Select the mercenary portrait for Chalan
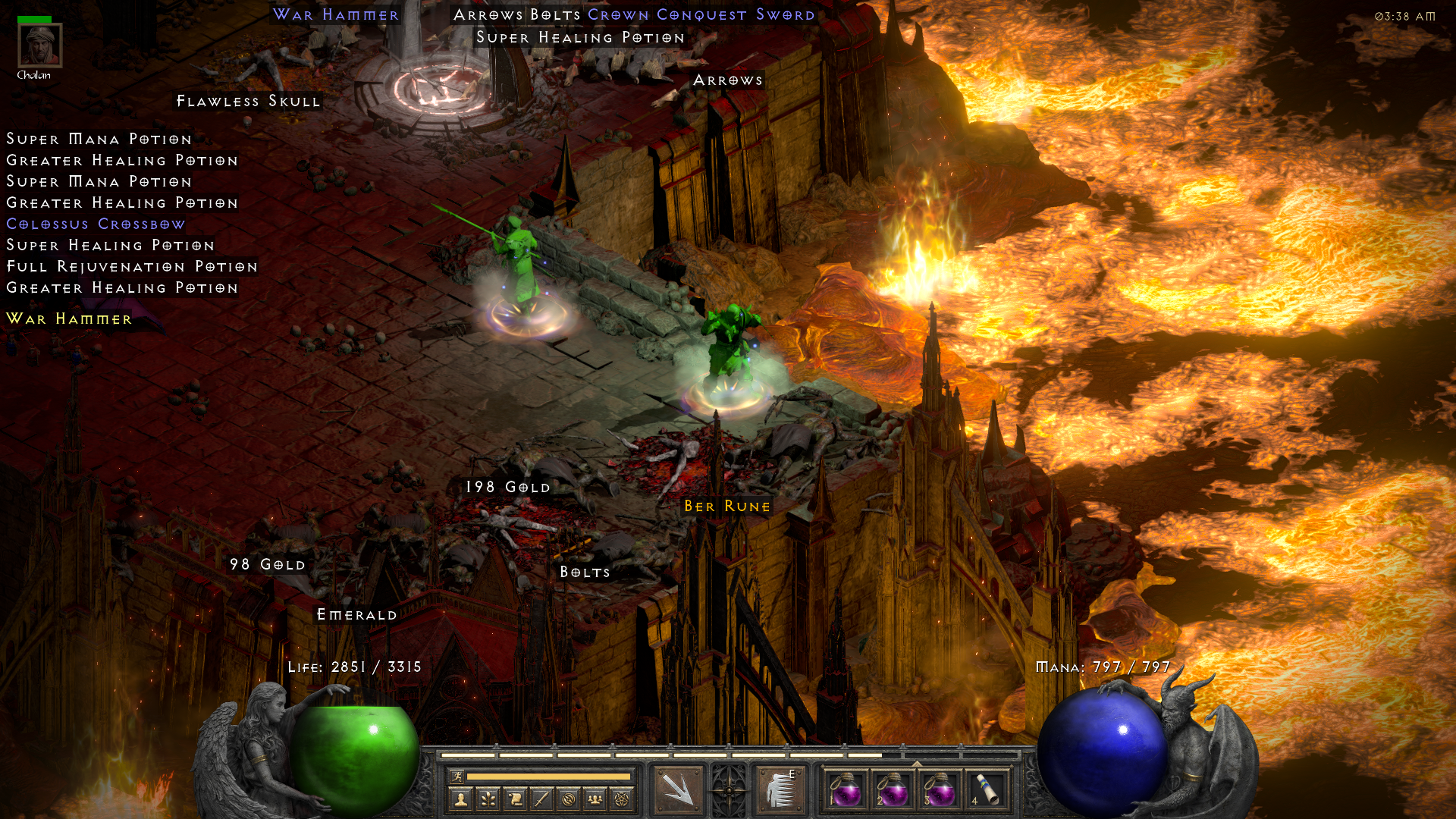The height and width of the screenshot is (819, 1456). pos(40,45)
